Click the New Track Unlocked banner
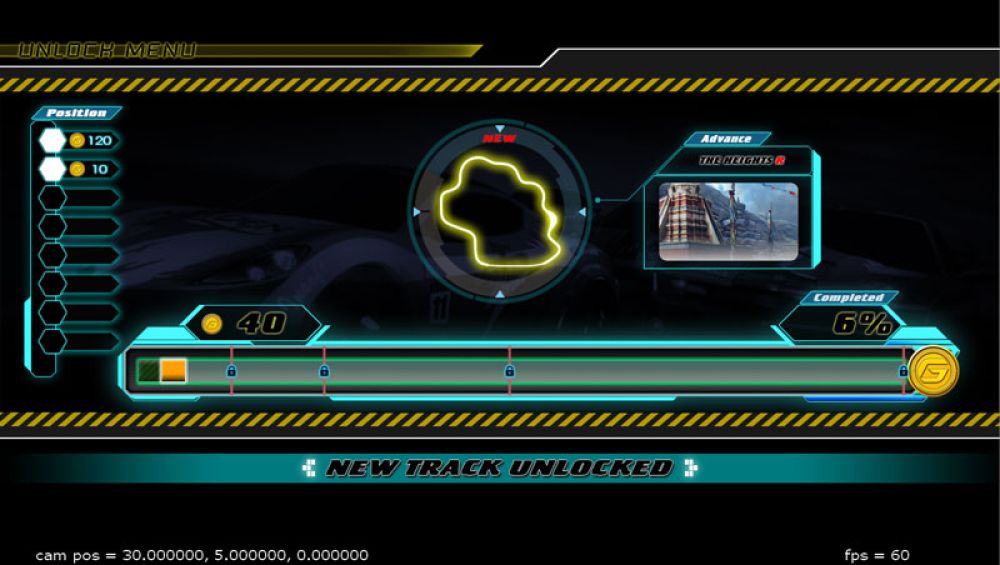Image resolution: width=1000 pixels, height=565 pixels. pyautogui.click(x=499, y=468)
